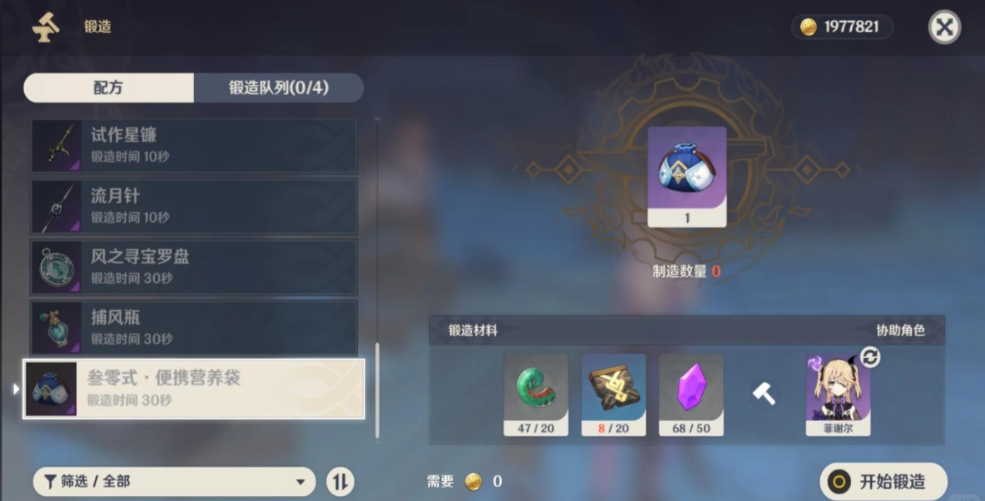Open the 锻造队列 forging queue tab
The image size is (985, 501).
tap(278, 88)
